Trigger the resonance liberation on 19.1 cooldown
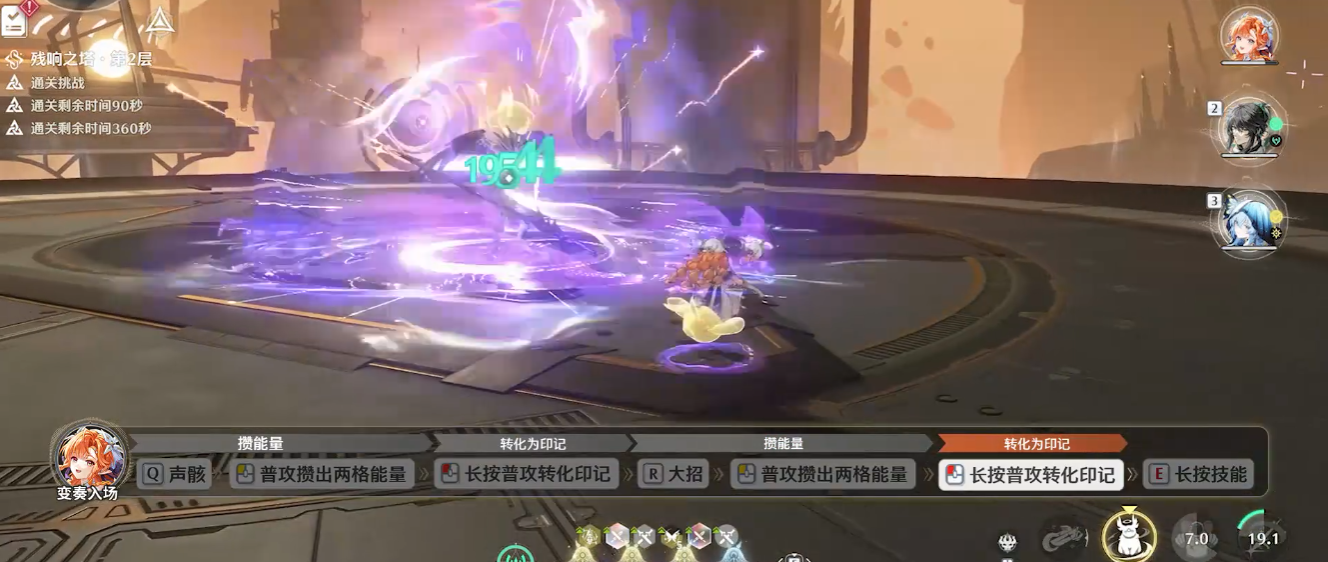This screenshot has width=1328, height=562. pos(1262,538)
